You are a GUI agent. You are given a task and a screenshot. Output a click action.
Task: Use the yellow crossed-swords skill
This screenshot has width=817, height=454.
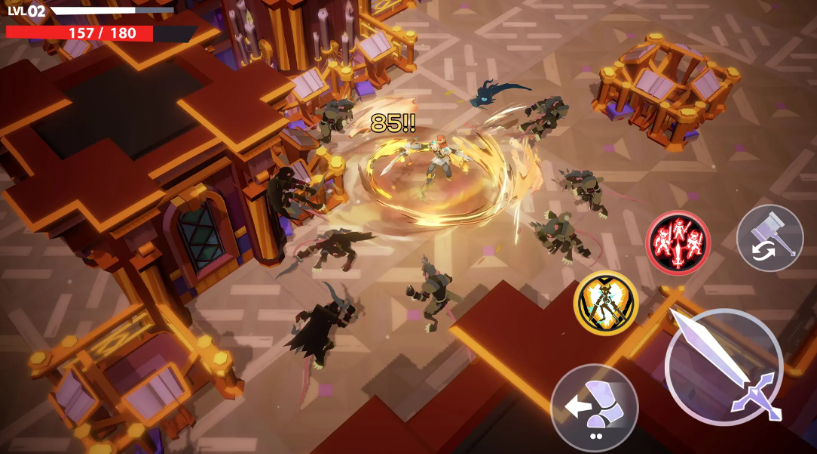pos(606,303)
